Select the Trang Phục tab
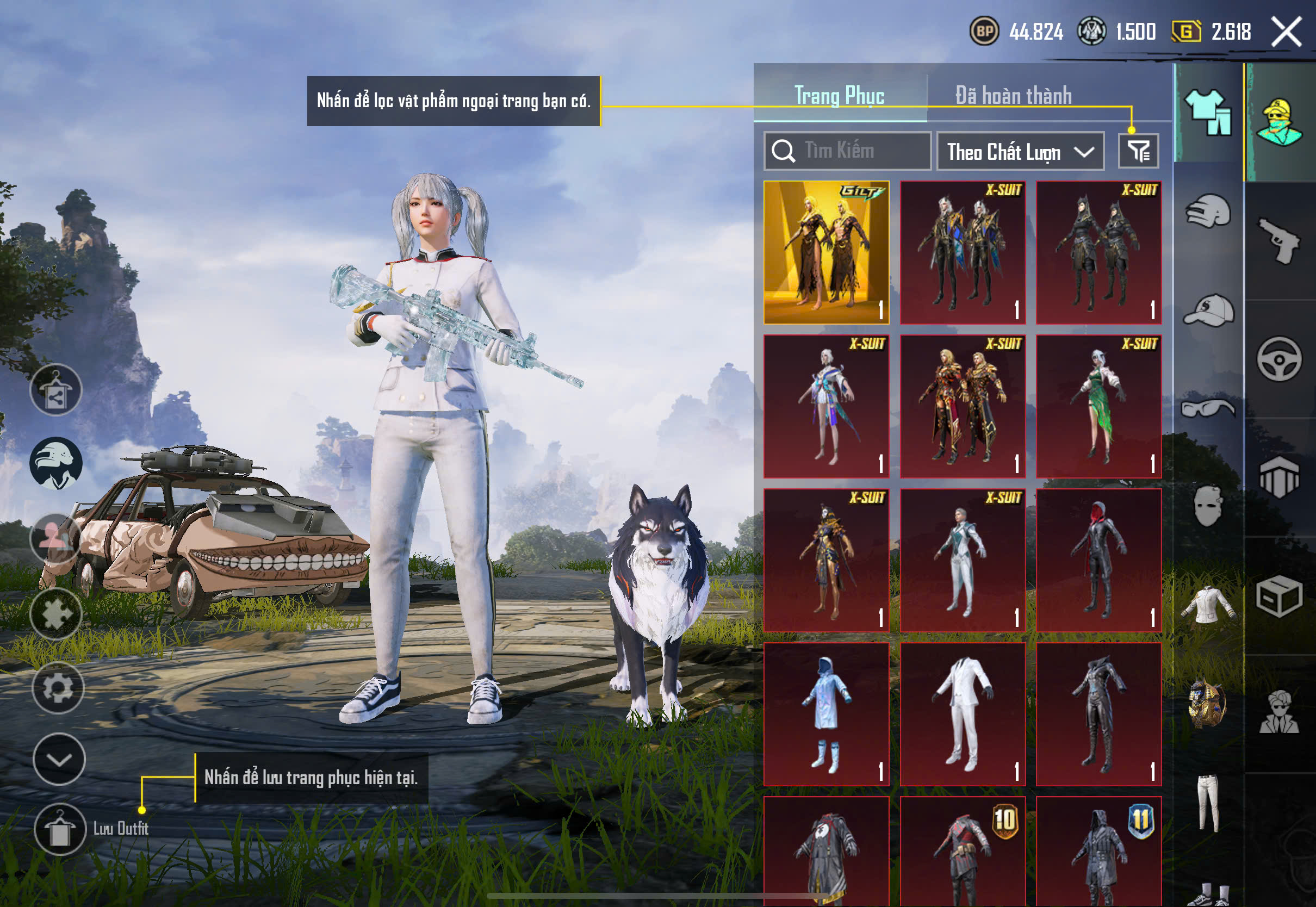1316x907 pixels. click(839, 96)
